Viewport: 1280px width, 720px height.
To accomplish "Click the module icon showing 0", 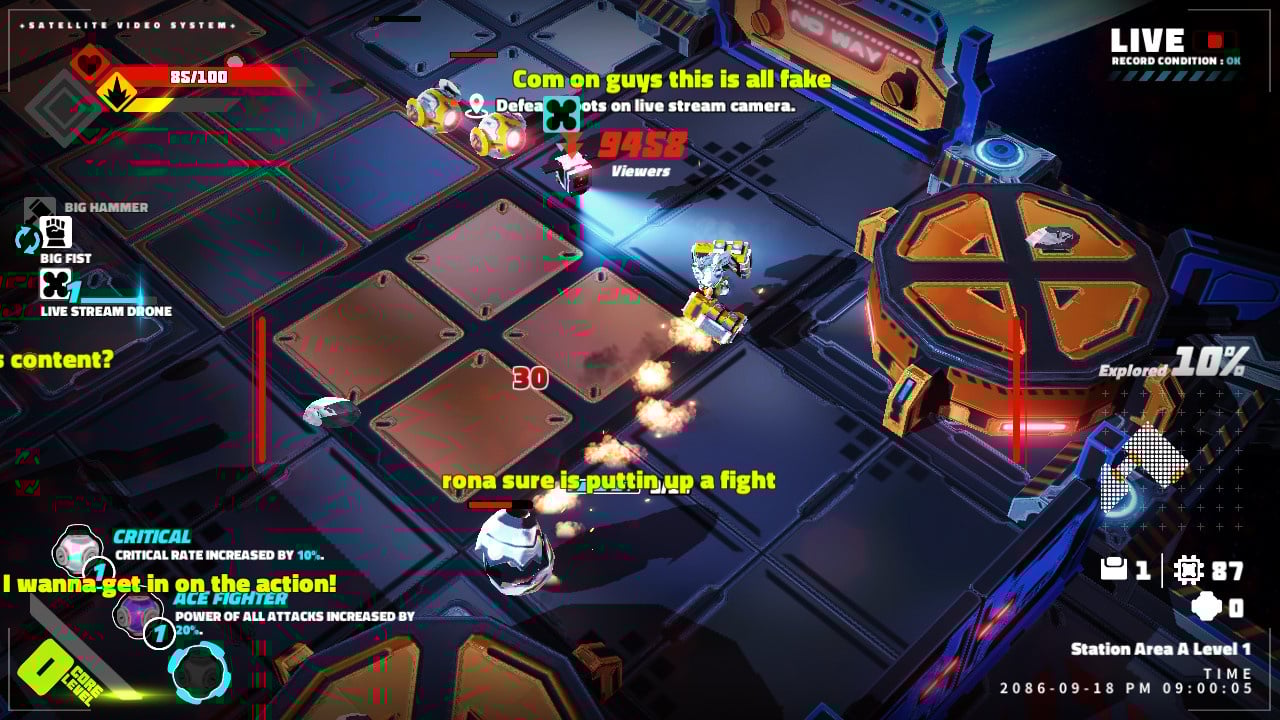I will [1206, 605].
